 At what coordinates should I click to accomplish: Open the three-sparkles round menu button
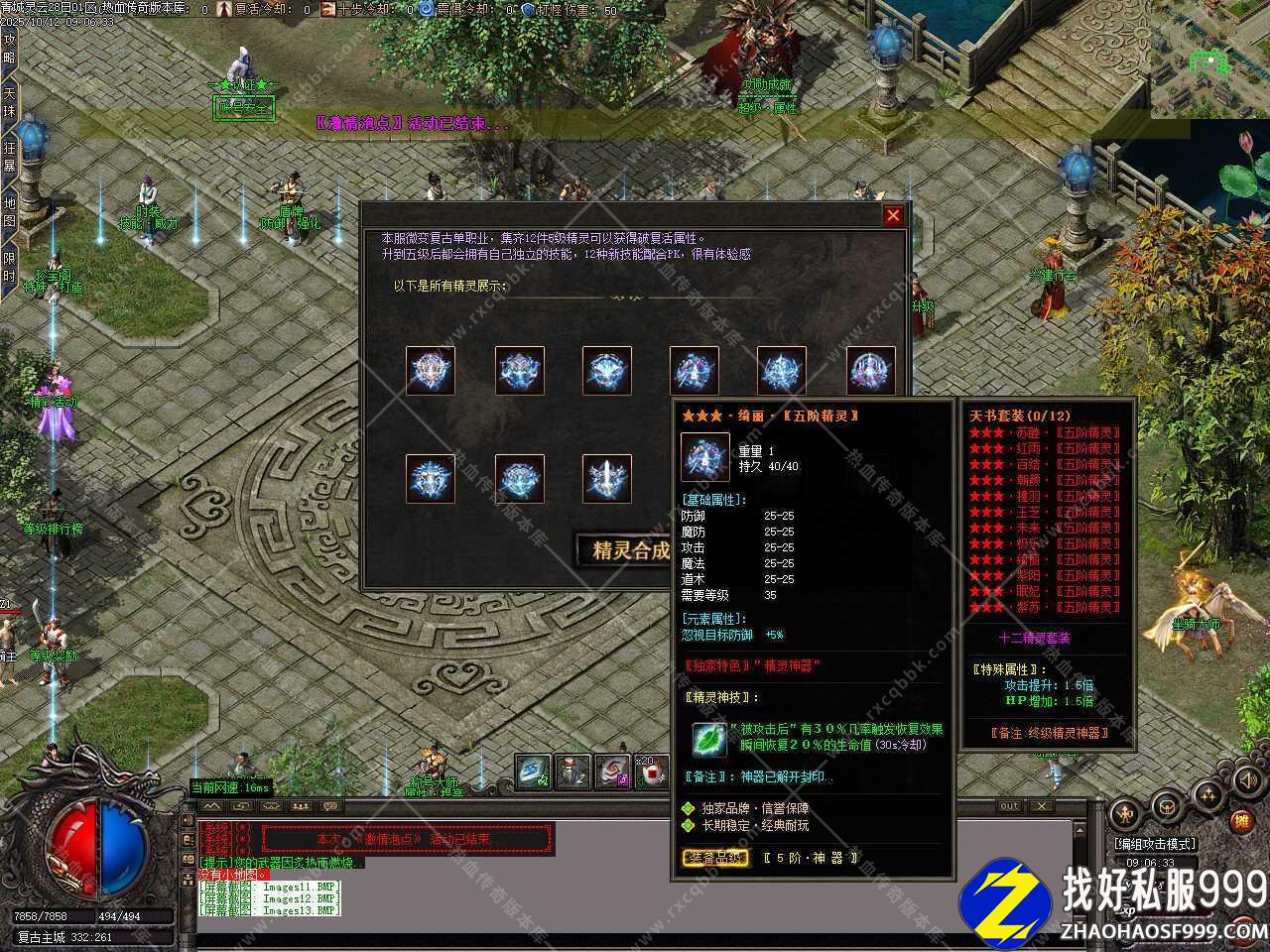(x=1208, y=794)
